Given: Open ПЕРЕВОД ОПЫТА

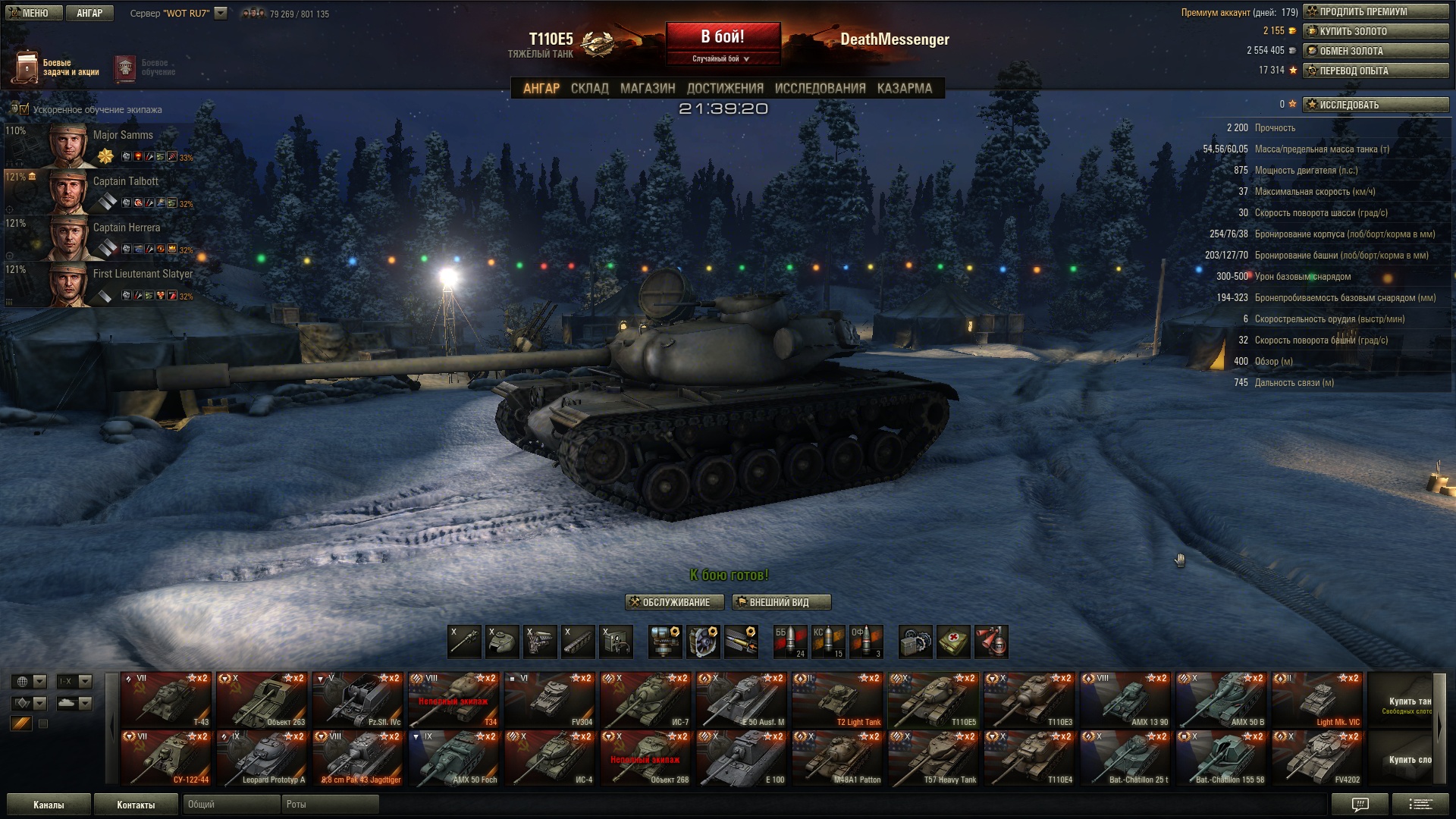Looking at the screenshot, I should click(x=1376, y=71).
